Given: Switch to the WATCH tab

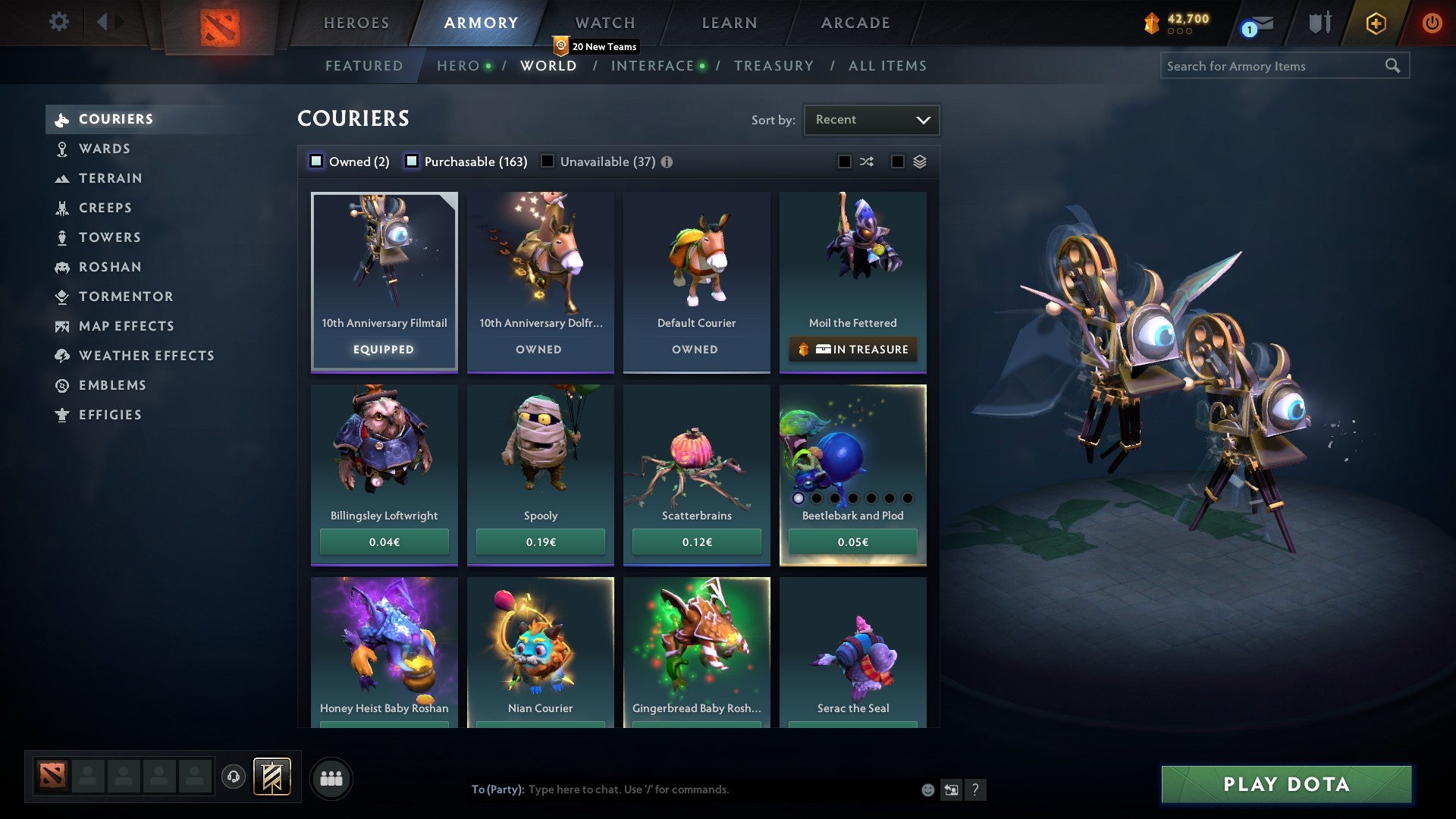Looking at the screenshot, I should point(604,23).
